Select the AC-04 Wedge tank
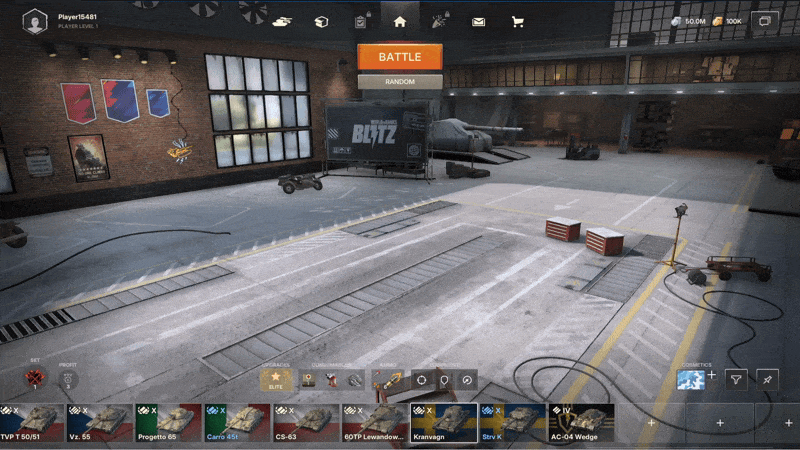800x450 pixels. tap(580, 422)
